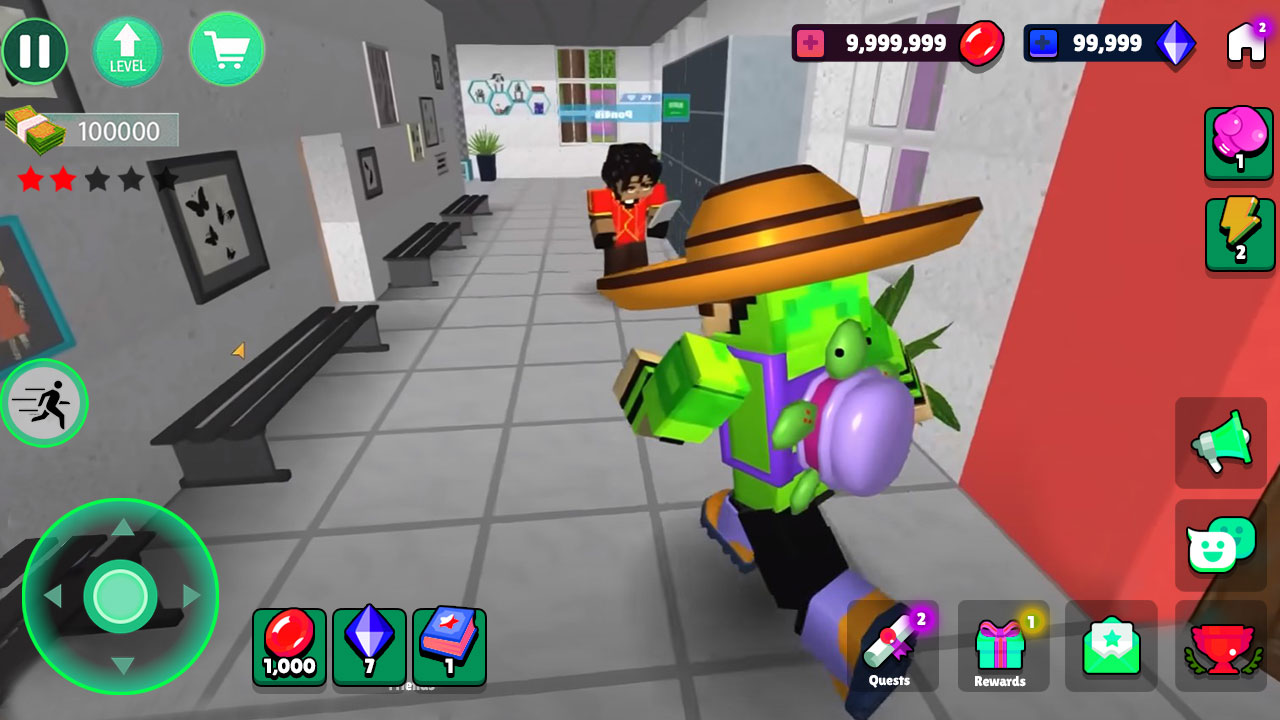Image resolution: width=1280 pixels, height=720 pixels.
Task: Tap the megaphone announcement icon
Action: tap(1221, 443)
